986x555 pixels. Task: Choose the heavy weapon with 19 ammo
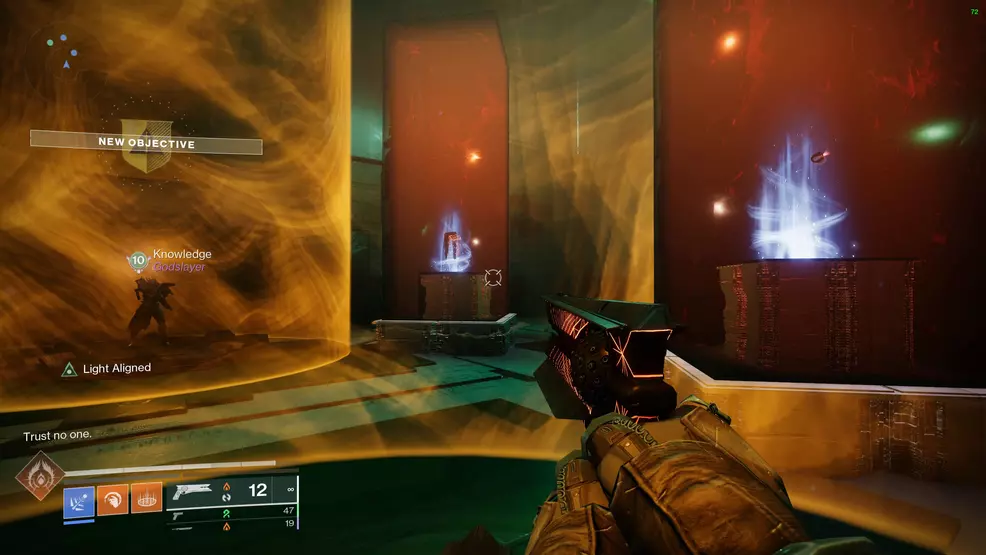tap(230, 524)
